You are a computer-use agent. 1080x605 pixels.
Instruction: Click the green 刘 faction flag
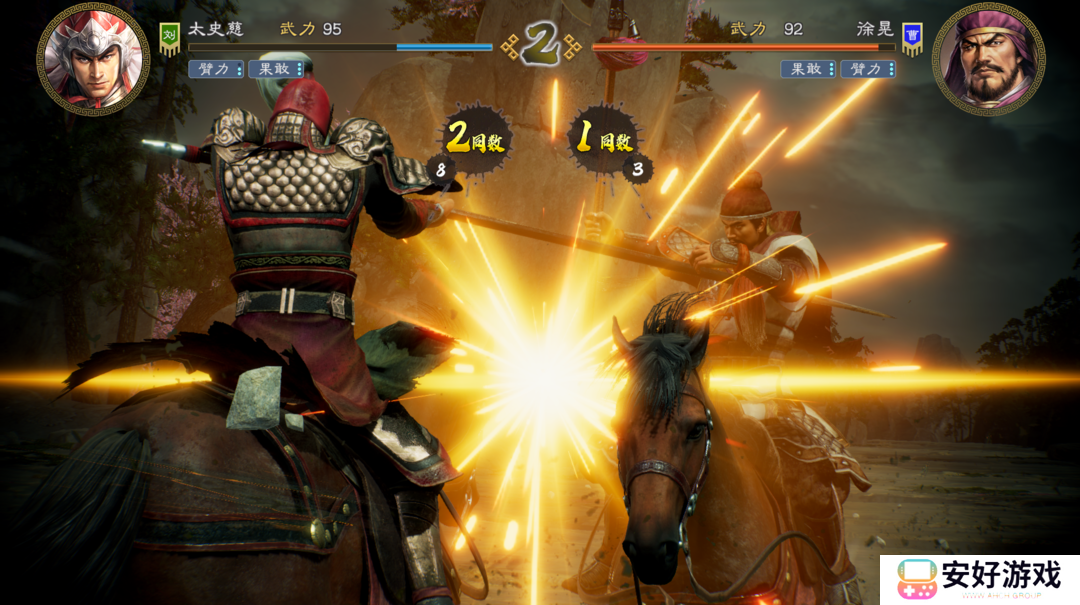coord(168,38)
